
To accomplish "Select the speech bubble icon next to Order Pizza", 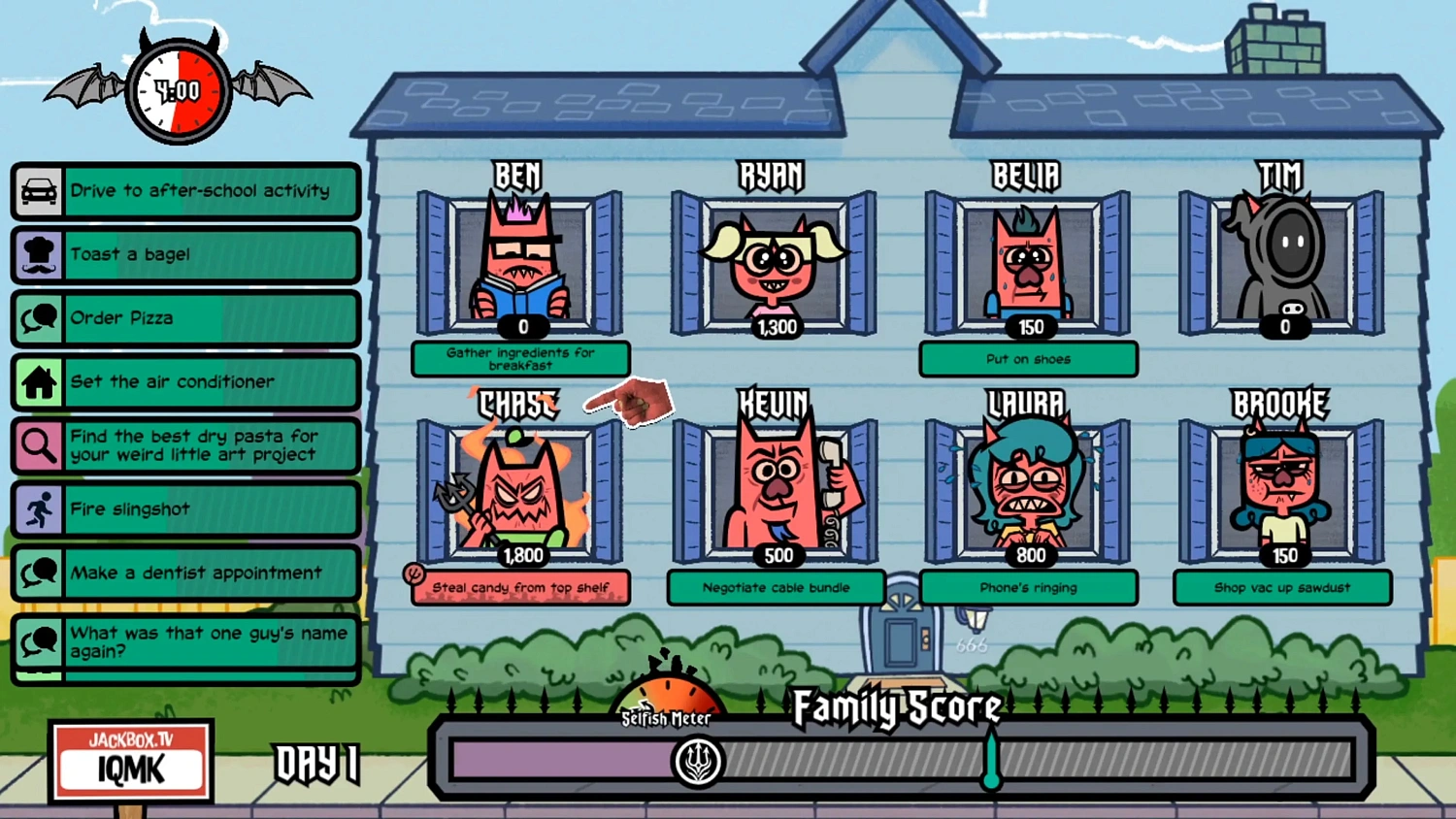I will tap(39, 318).
